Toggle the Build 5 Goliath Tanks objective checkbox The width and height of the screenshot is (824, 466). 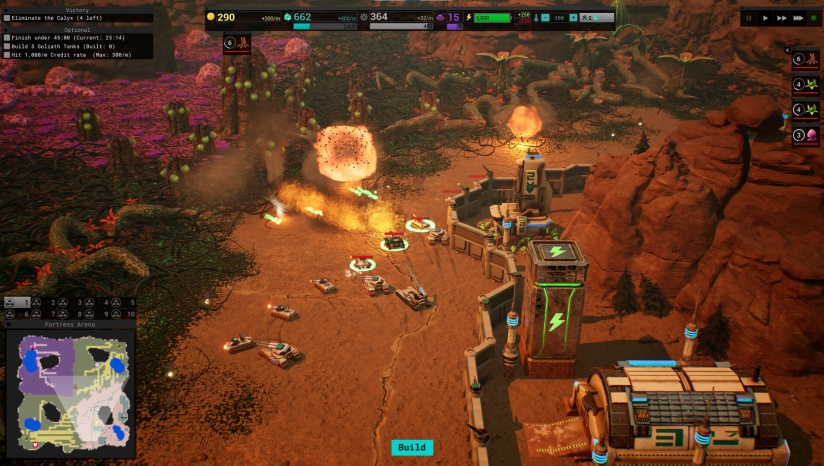coord(6,47)
